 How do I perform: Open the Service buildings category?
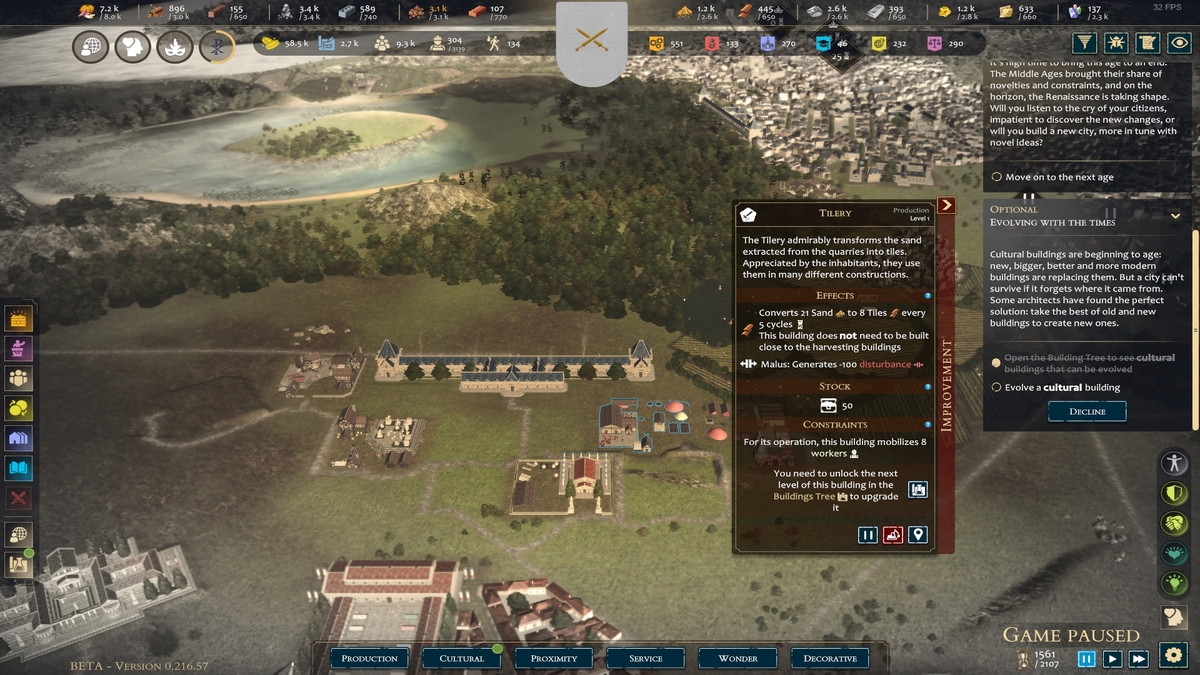[646, 658]
